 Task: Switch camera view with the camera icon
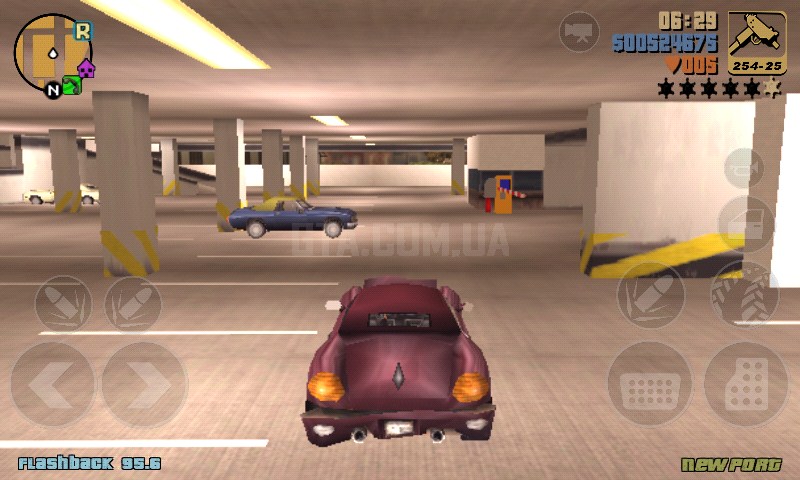point(579,32)
